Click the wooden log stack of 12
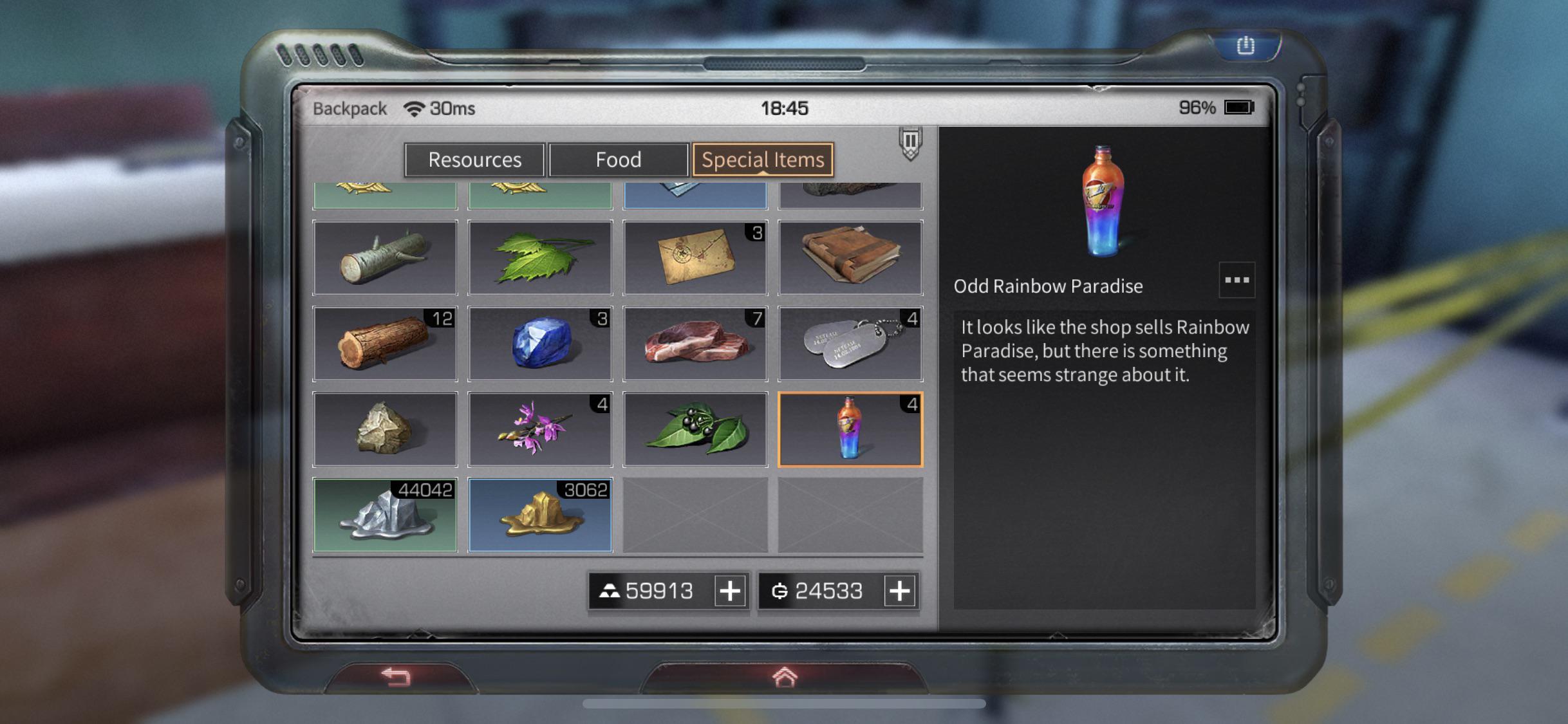 pyautogui.click(x=385, y=343)
